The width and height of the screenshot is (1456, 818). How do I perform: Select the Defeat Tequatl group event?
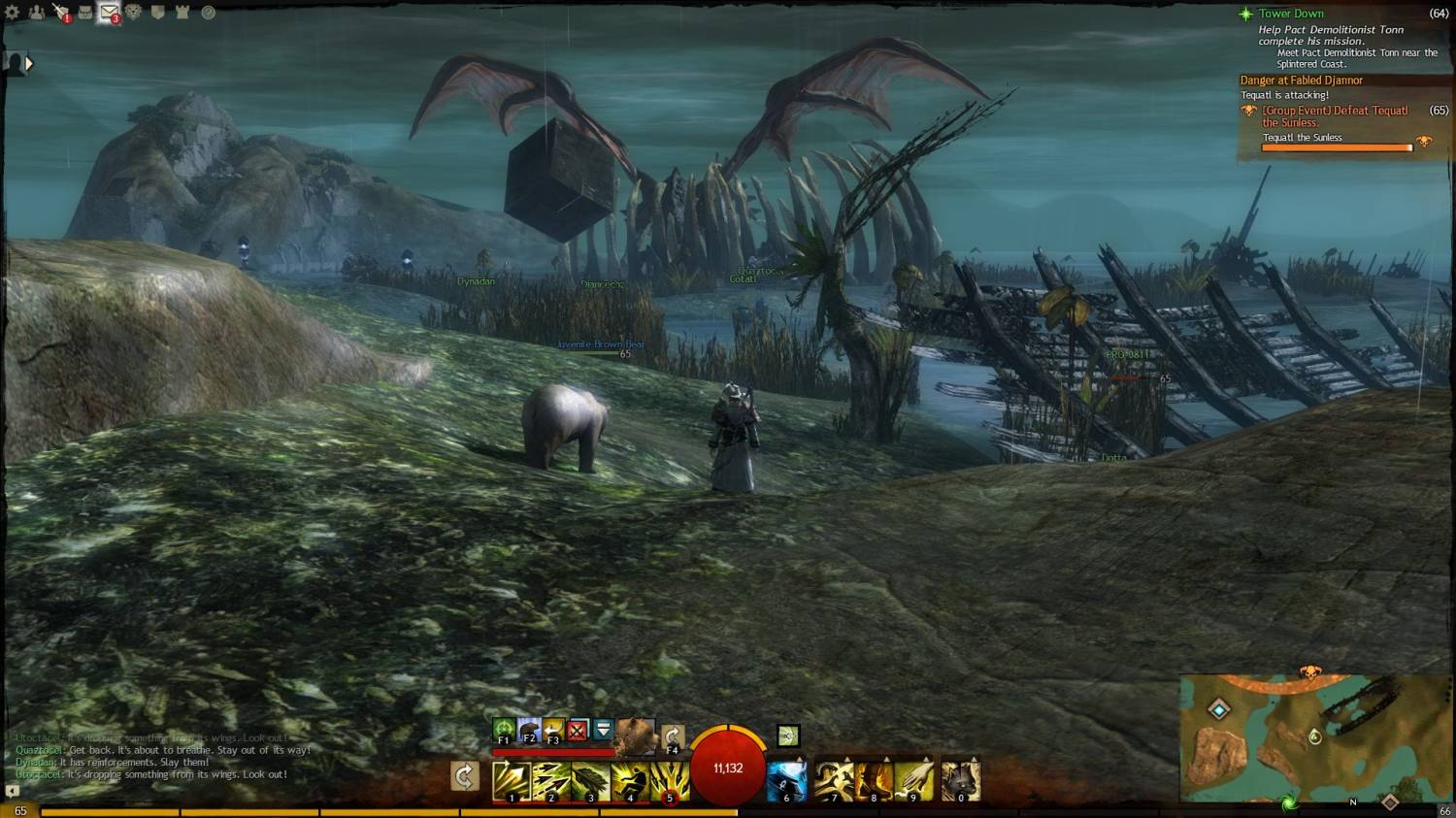(x=1335, y=116)
